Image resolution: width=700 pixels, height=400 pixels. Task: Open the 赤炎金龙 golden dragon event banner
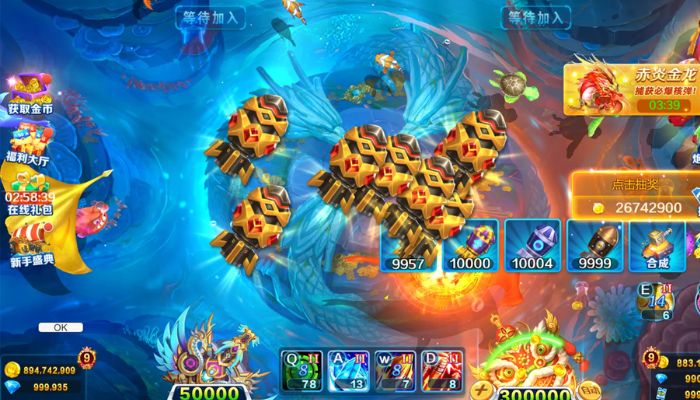pos(632,85)
